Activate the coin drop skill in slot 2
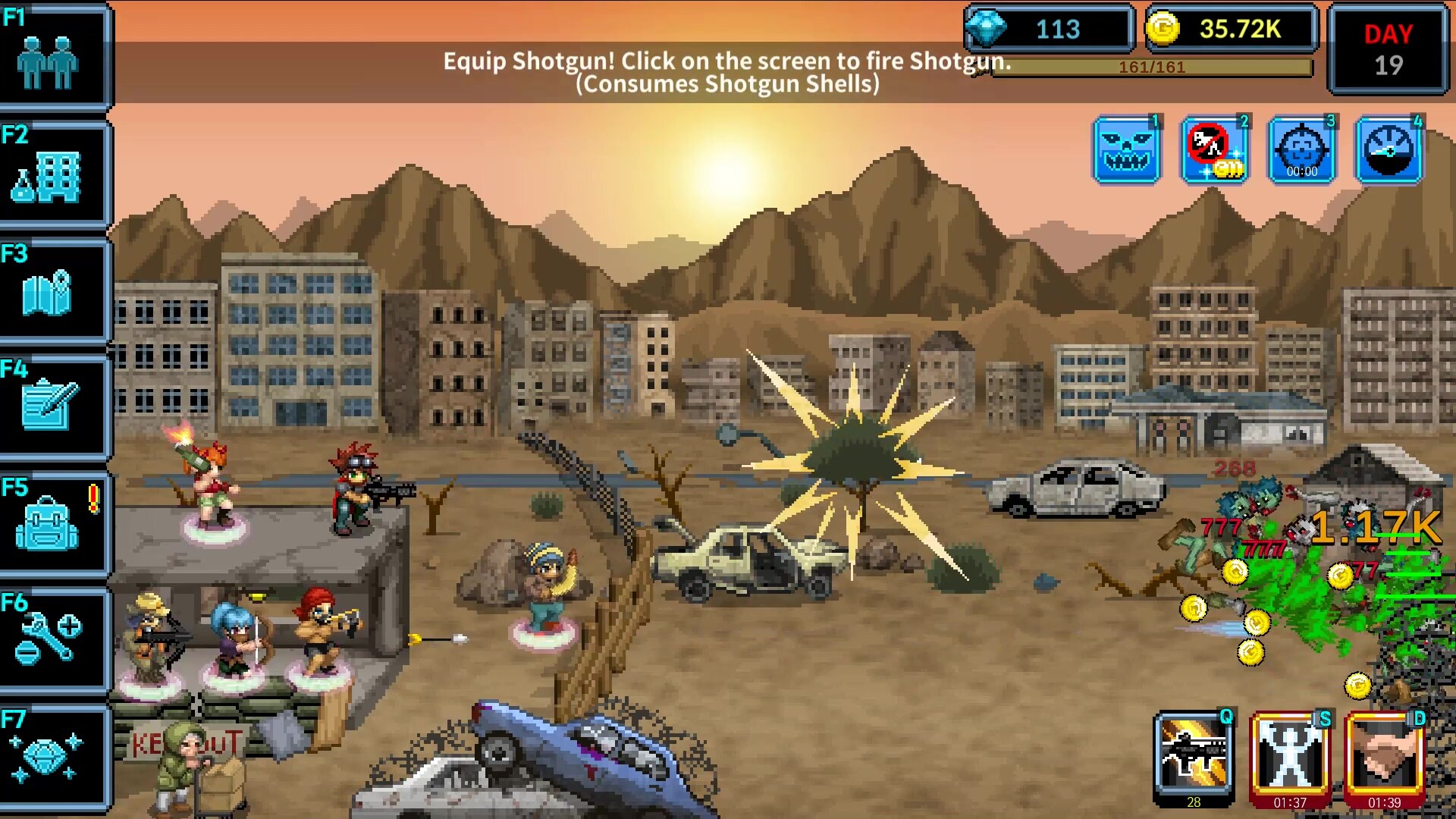 [x=1214, y=149]
